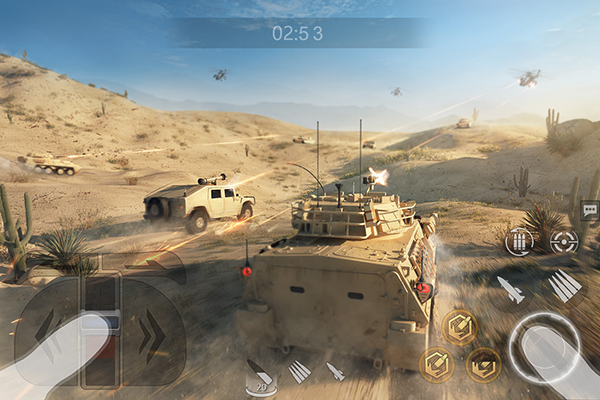Open the chat speech bubble
600x400 pixels.
589,210
